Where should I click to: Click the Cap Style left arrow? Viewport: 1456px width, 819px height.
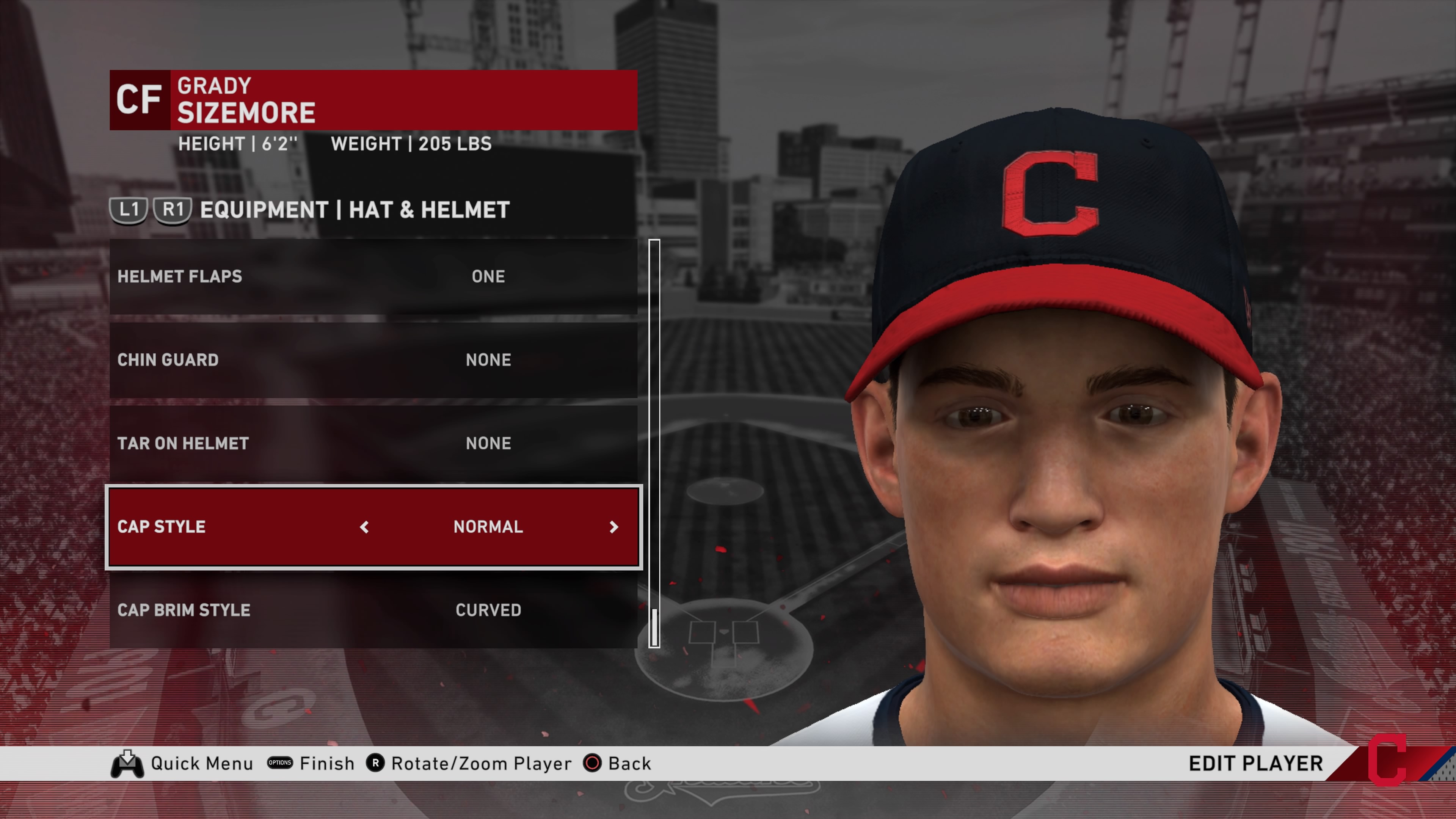(364, 527)
